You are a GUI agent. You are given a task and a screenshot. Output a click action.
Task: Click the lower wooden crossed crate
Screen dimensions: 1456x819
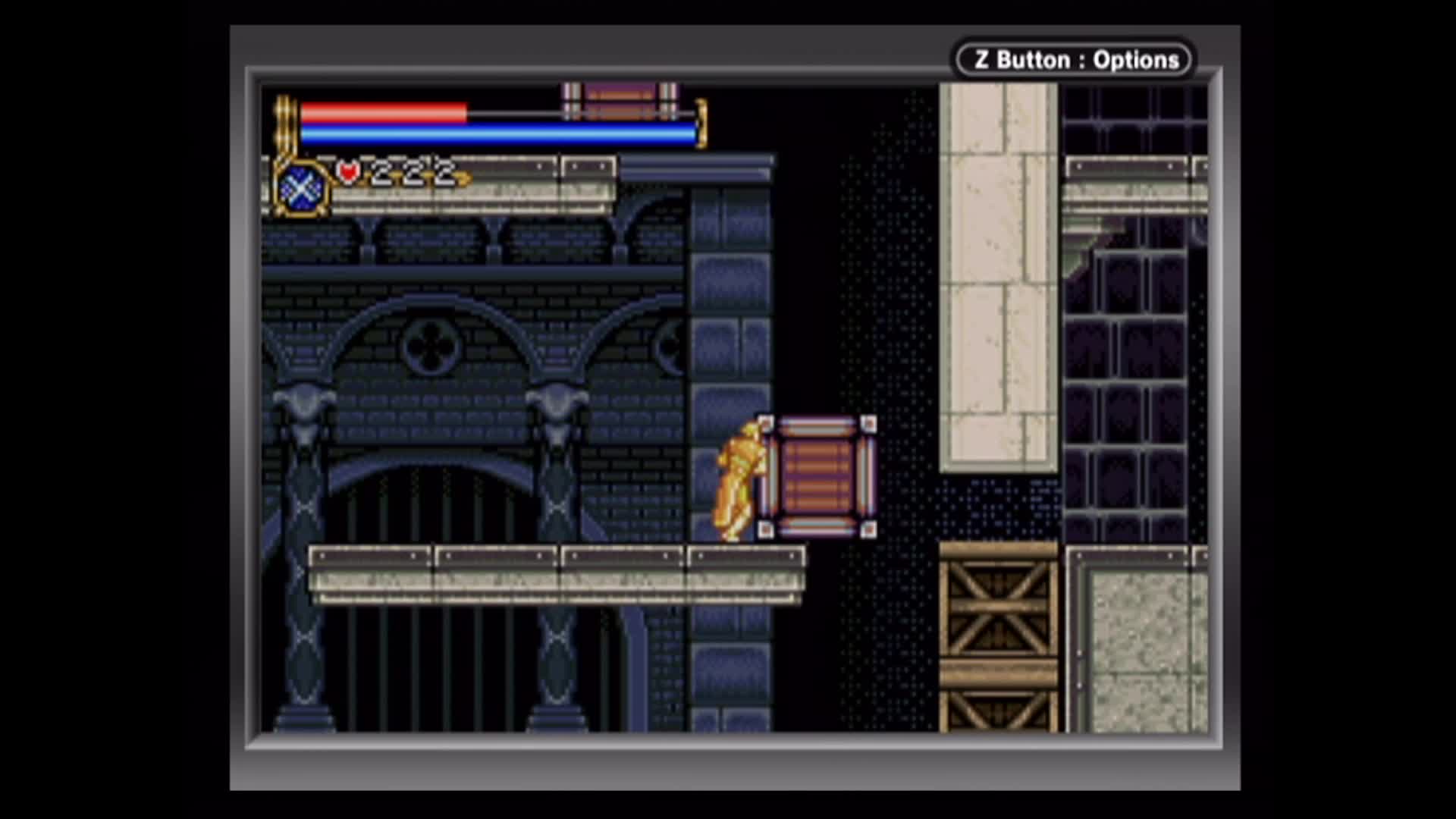997,709
